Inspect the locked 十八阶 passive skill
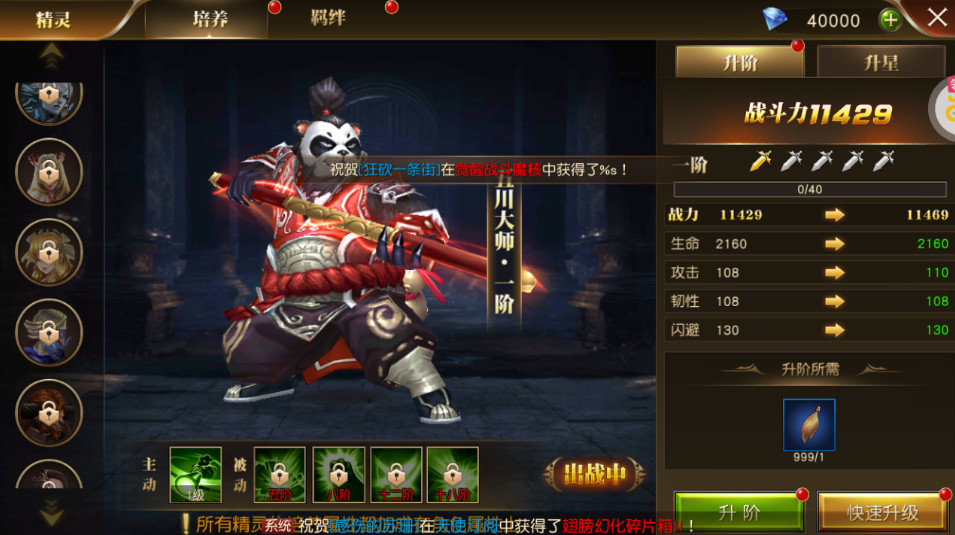Image resolution: width=955 pixels, height=535 pixels. click(x=452, y=473)
